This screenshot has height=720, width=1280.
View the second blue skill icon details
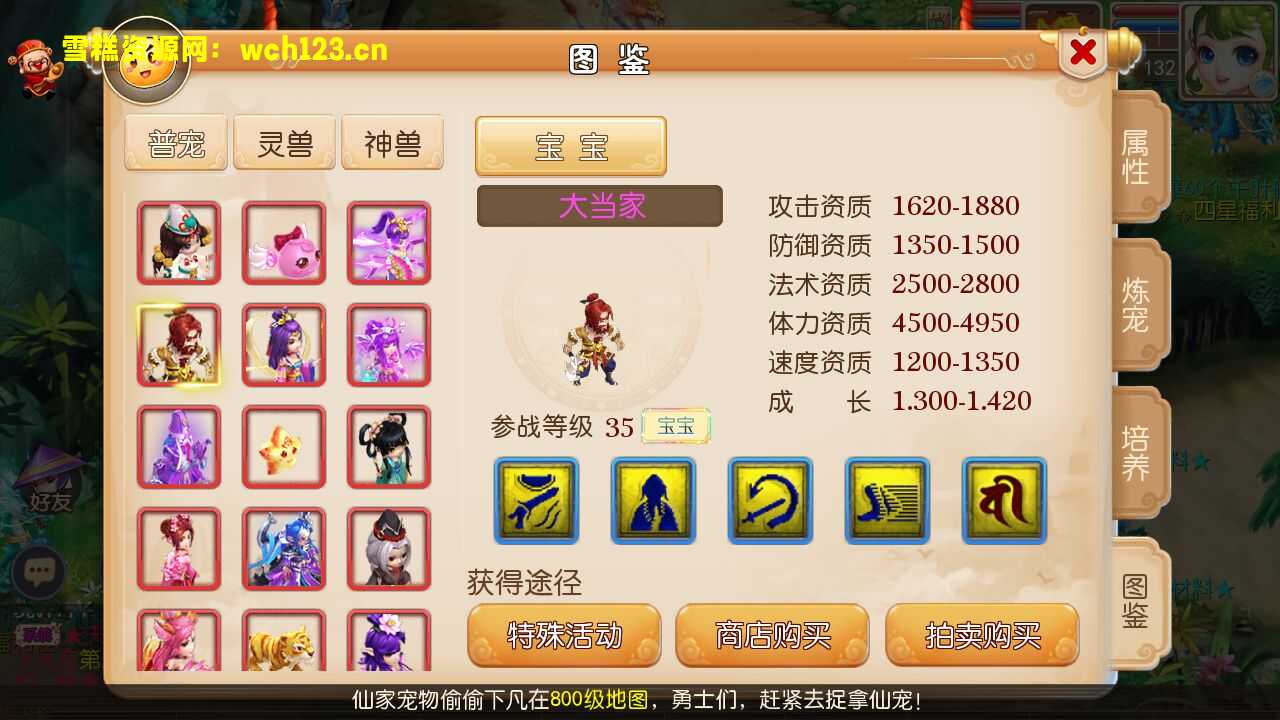[x=652, y=501]
